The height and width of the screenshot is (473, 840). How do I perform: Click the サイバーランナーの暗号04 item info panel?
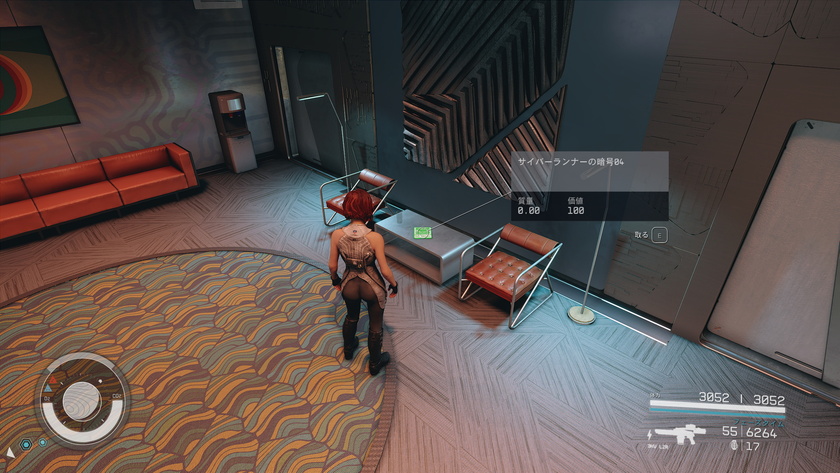(x=589, y=185)
